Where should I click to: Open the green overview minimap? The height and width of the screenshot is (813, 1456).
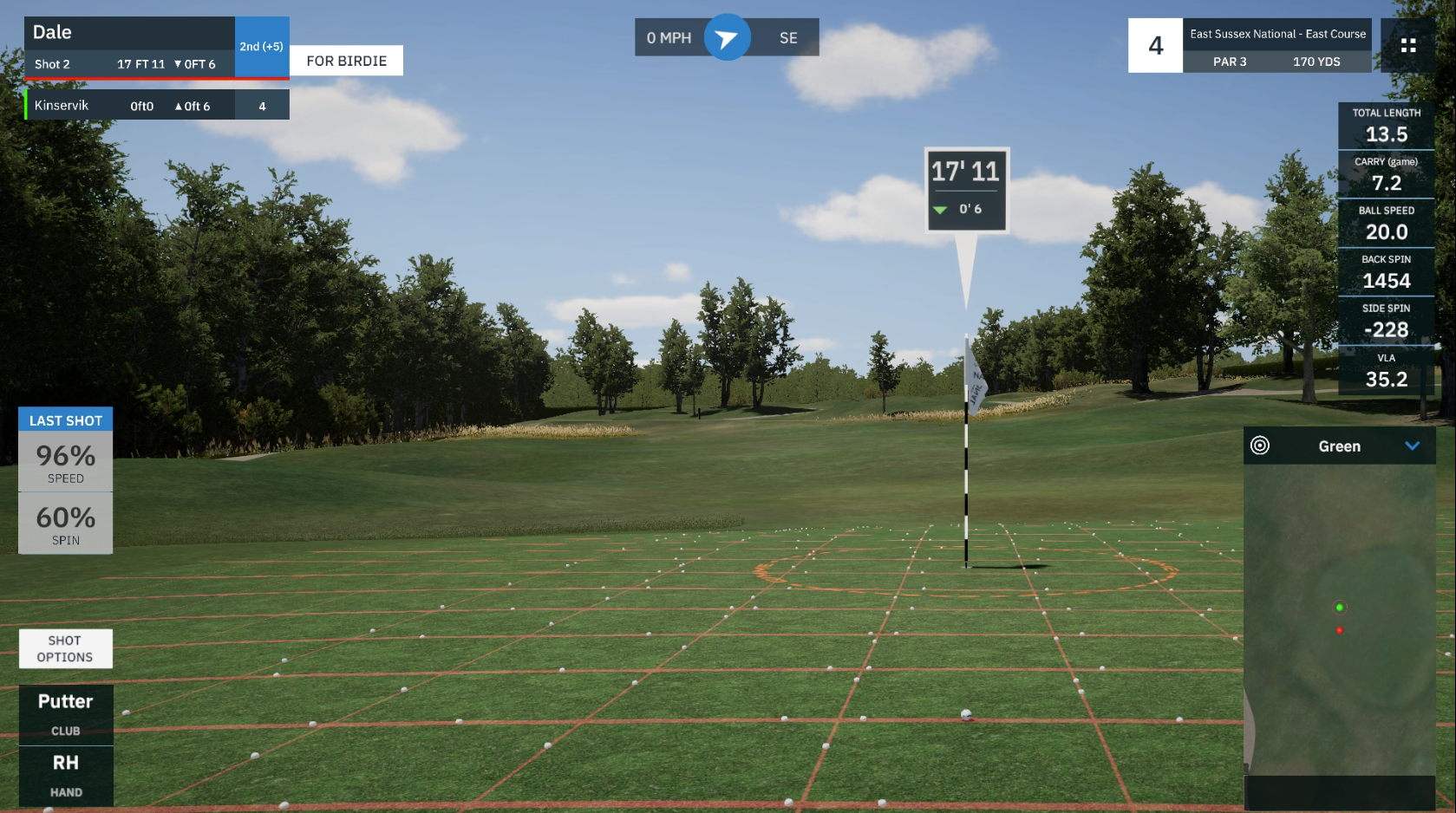click(x=1339, y=620)
